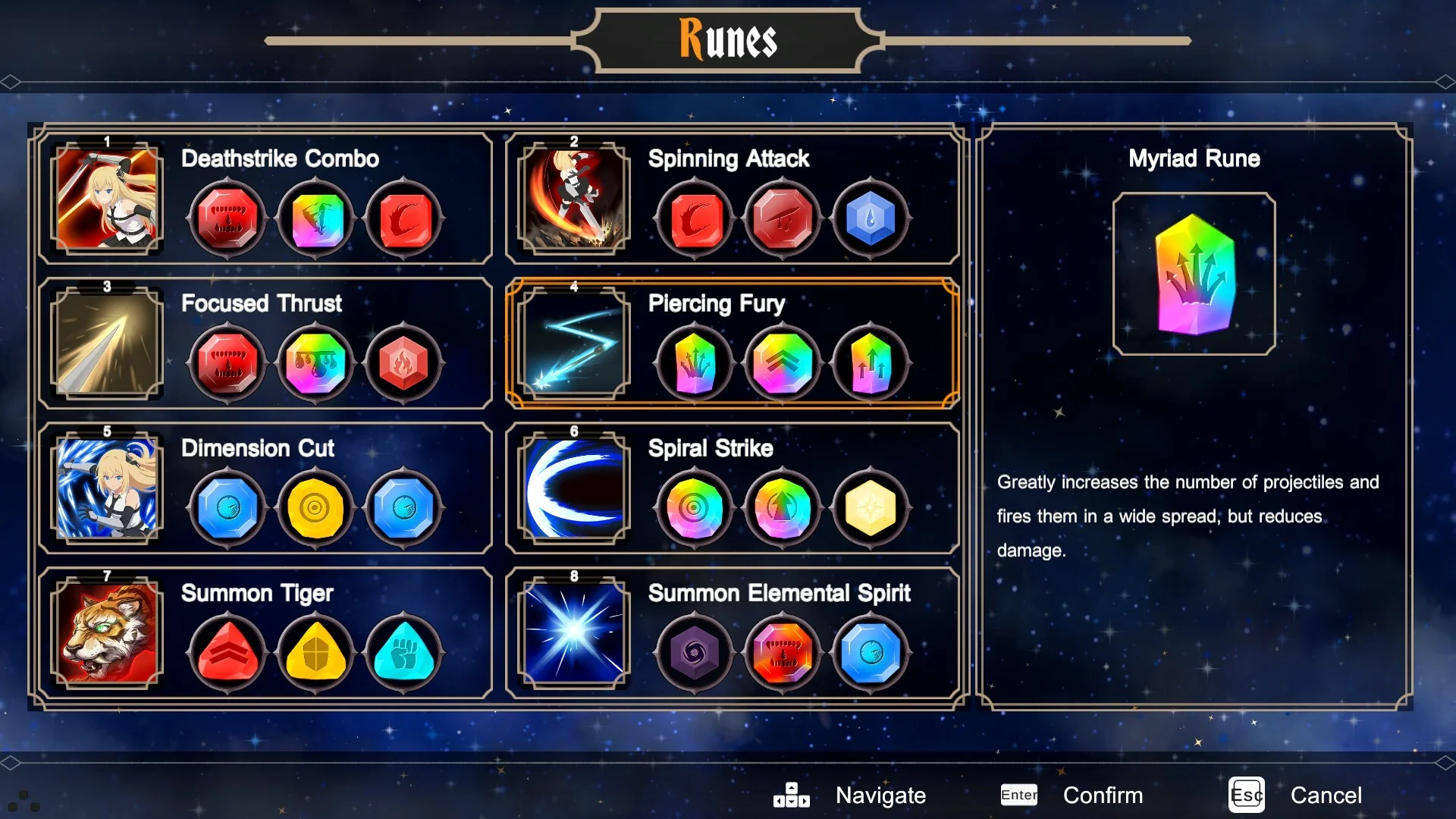The width and height of the screenshot is (1456, 819).
Task: Click Piercing Fury's rainbow double-chevron rune
Action: 783,363
